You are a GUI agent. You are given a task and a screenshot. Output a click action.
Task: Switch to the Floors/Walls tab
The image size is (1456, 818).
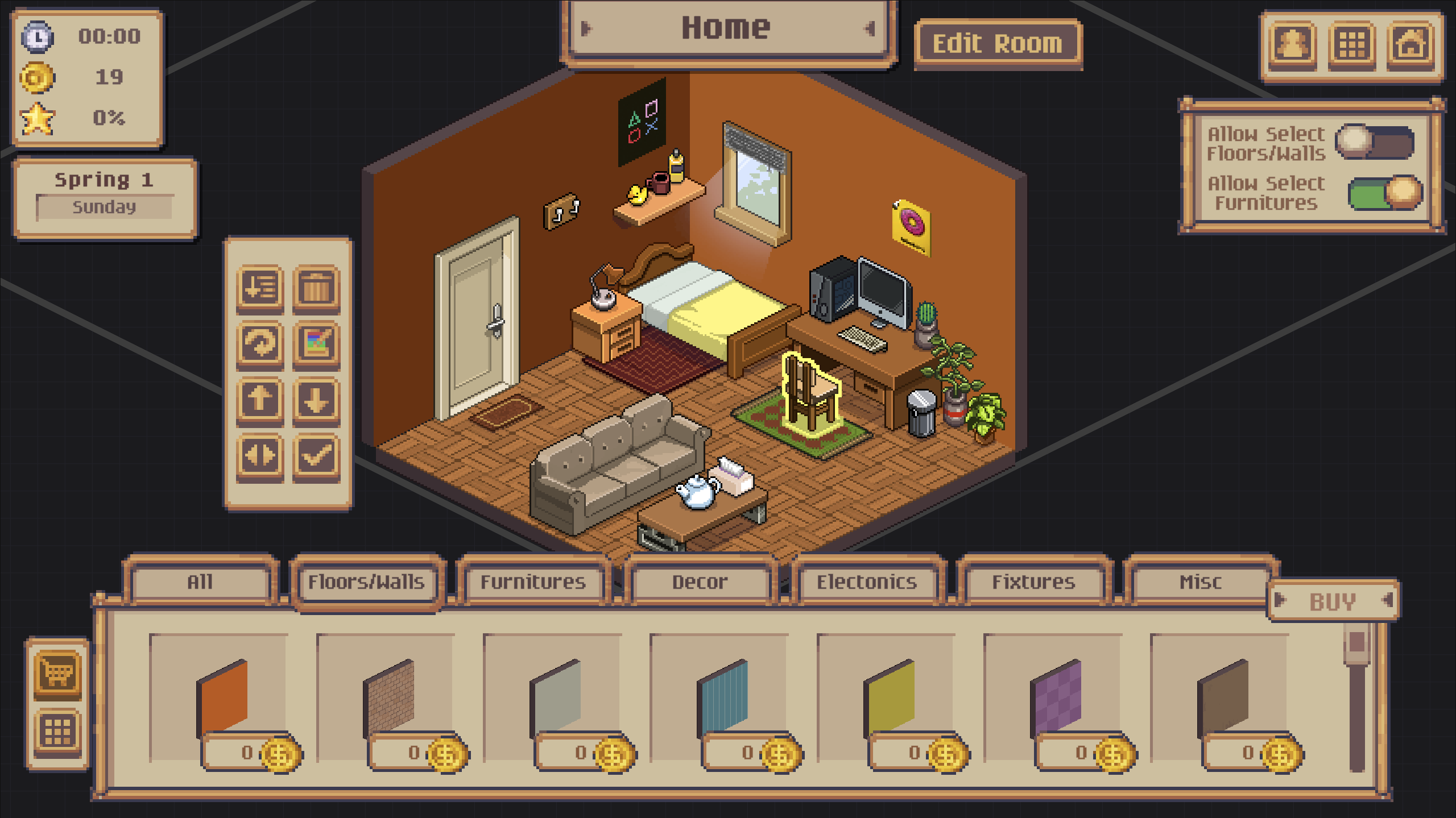pos(366,582)
